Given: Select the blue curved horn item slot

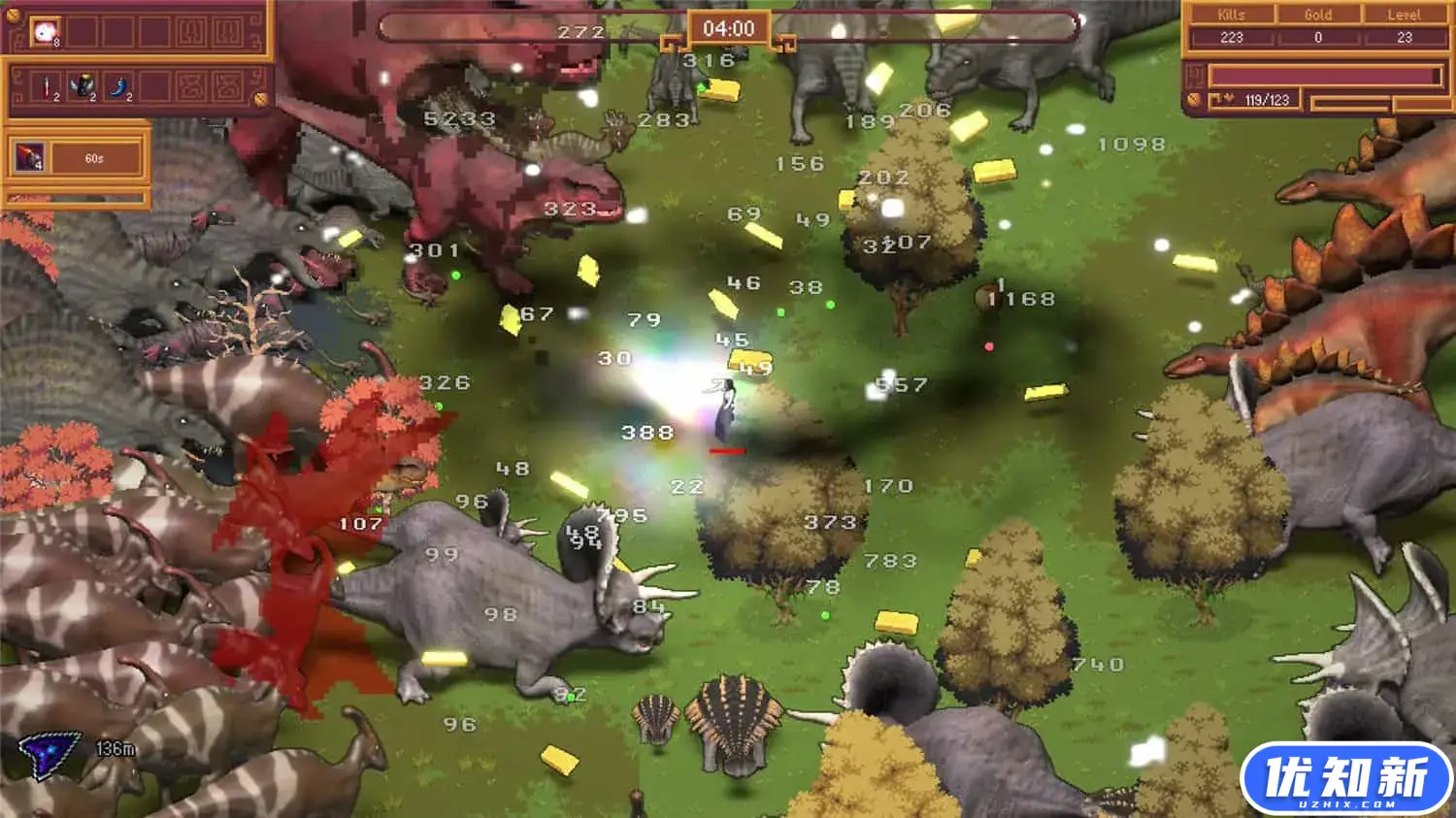Looking at the screenshot, I should coord(119,87).
